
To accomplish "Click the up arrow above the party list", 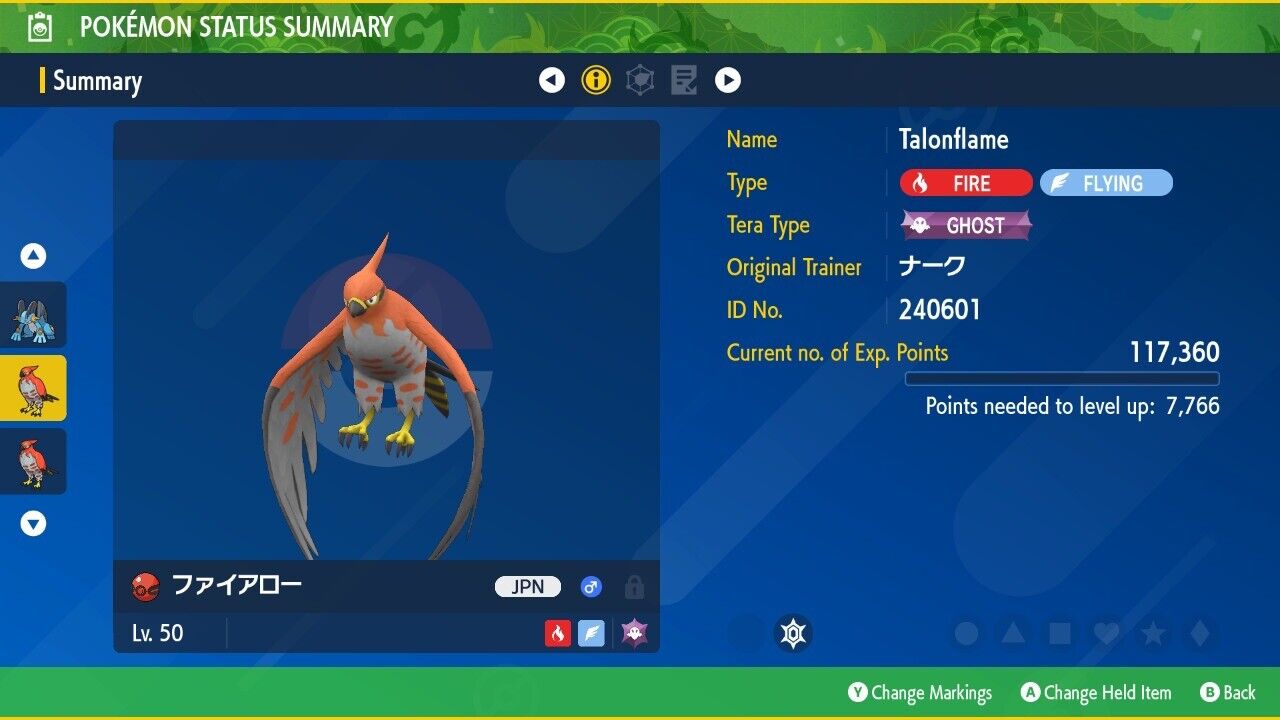I will tap(34, 257).
